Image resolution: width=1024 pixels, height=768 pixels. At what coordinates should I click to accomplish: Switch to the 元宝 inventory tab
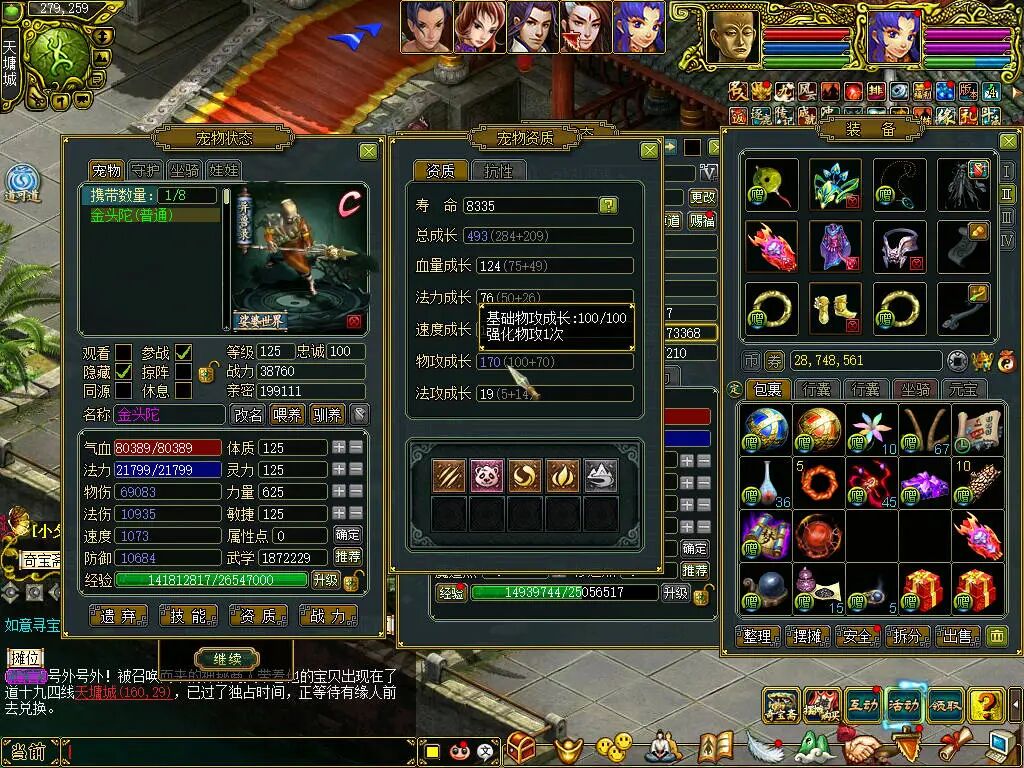966,389
